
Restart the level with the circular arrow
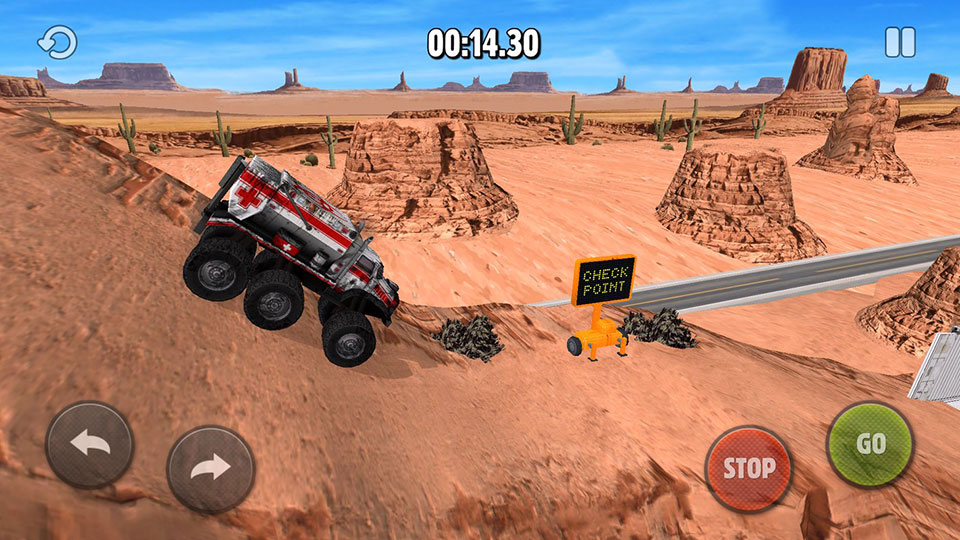[57, 42]
